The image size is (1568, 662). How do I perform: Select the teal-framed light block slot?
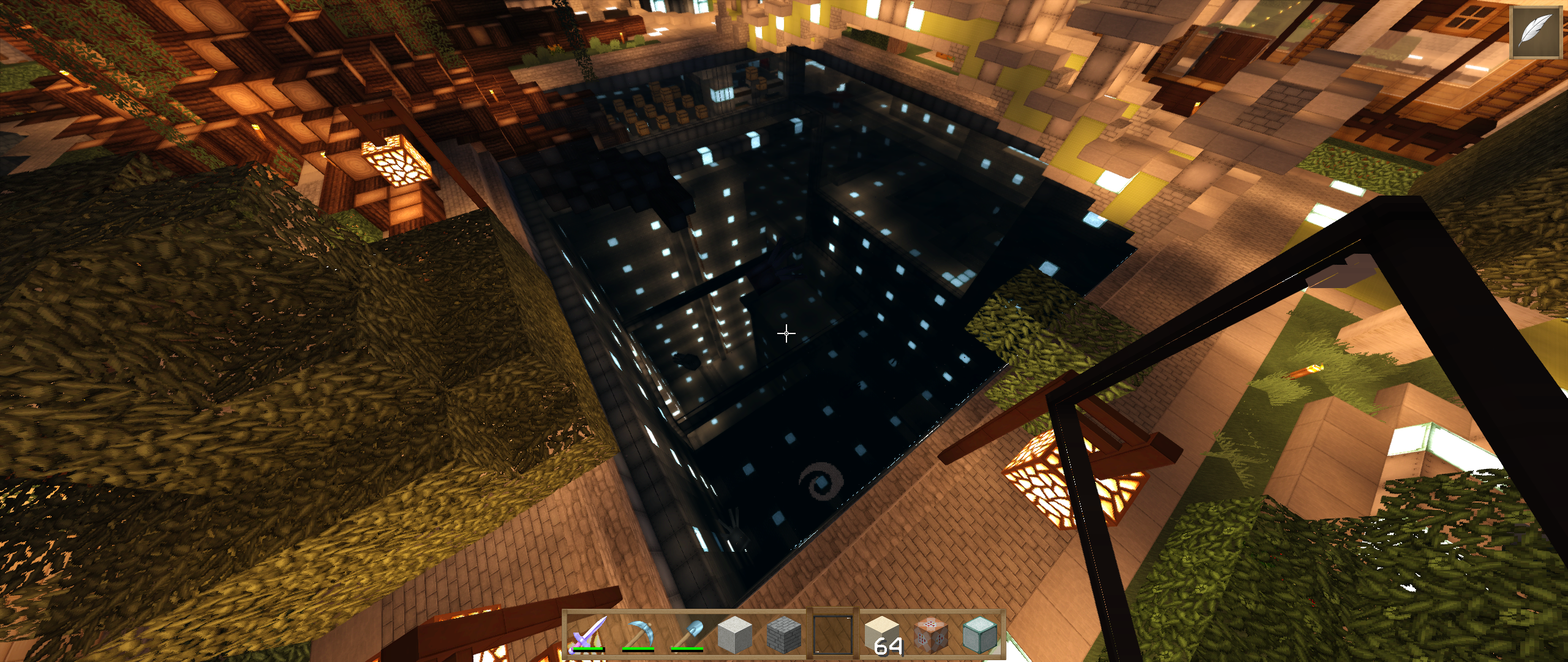980,634
